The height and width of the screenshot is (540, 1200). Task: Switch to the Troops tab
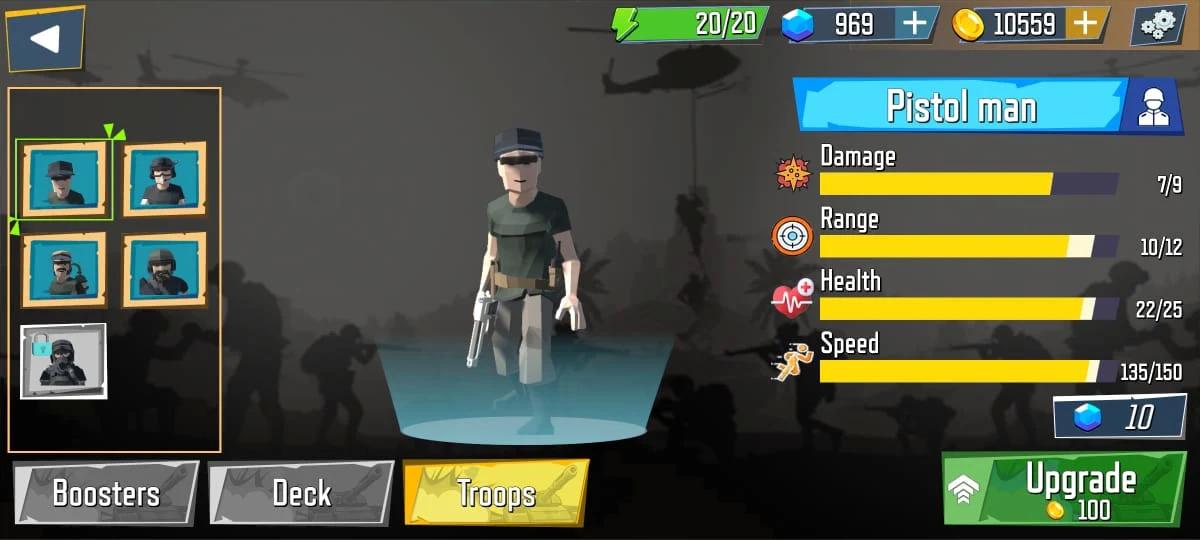tap(496, 493)
